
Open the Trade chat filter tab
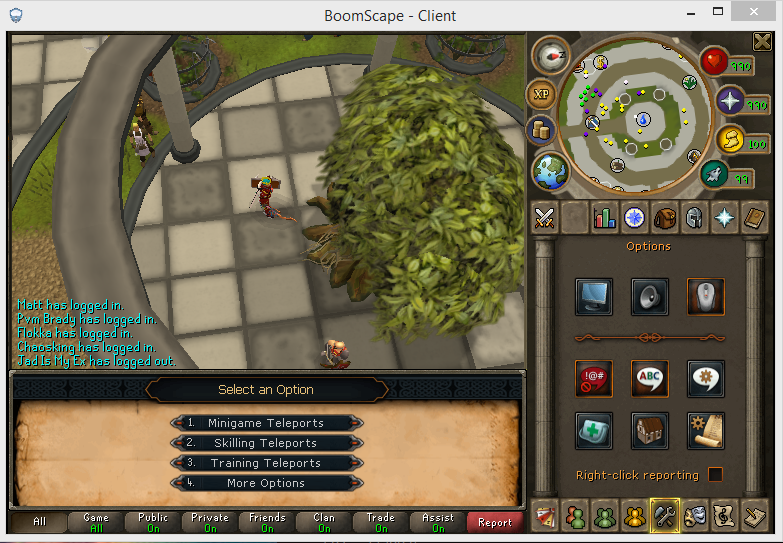coord(381,522)
